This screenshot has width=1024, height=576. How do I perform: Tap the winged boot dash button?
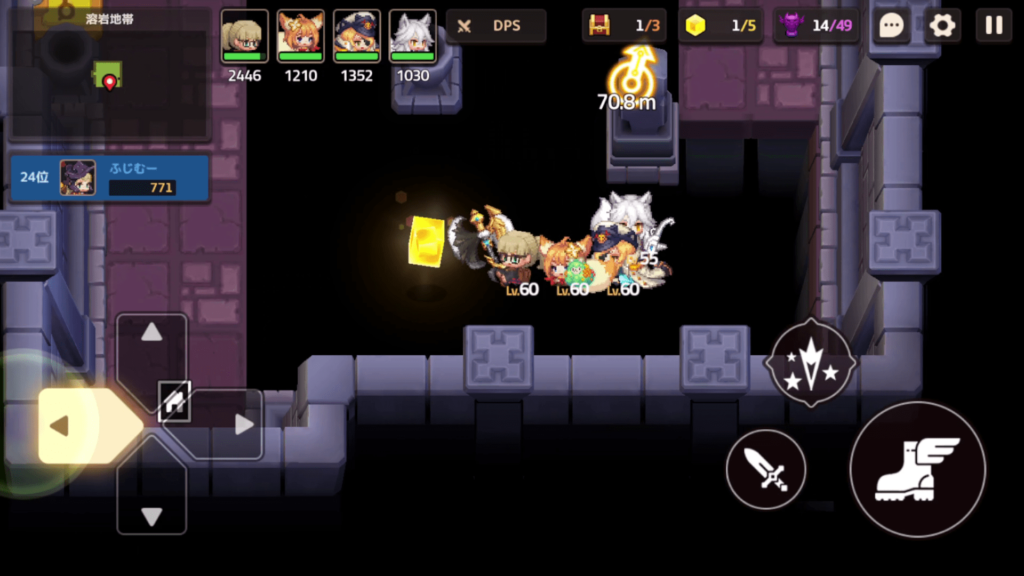point(917,469)
